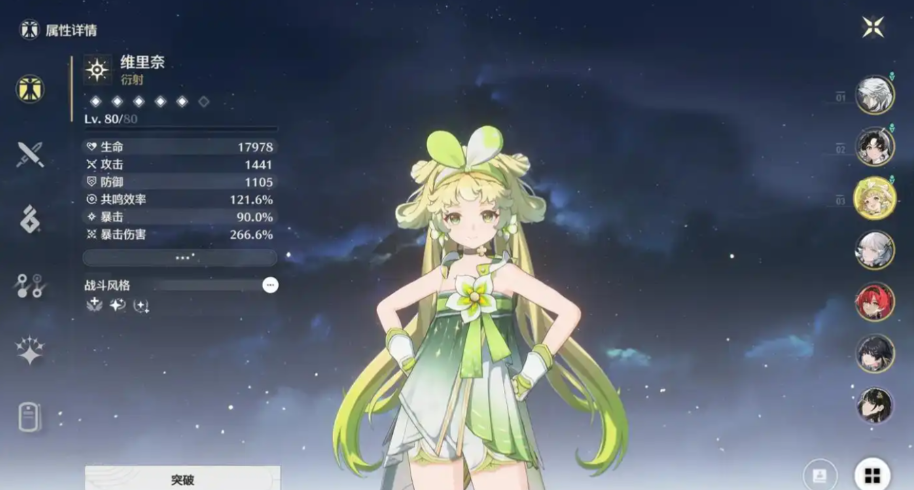914x490 pixels.
Task: Select the highlighted attributes tab icon
Action: click(x=30, y=89)
